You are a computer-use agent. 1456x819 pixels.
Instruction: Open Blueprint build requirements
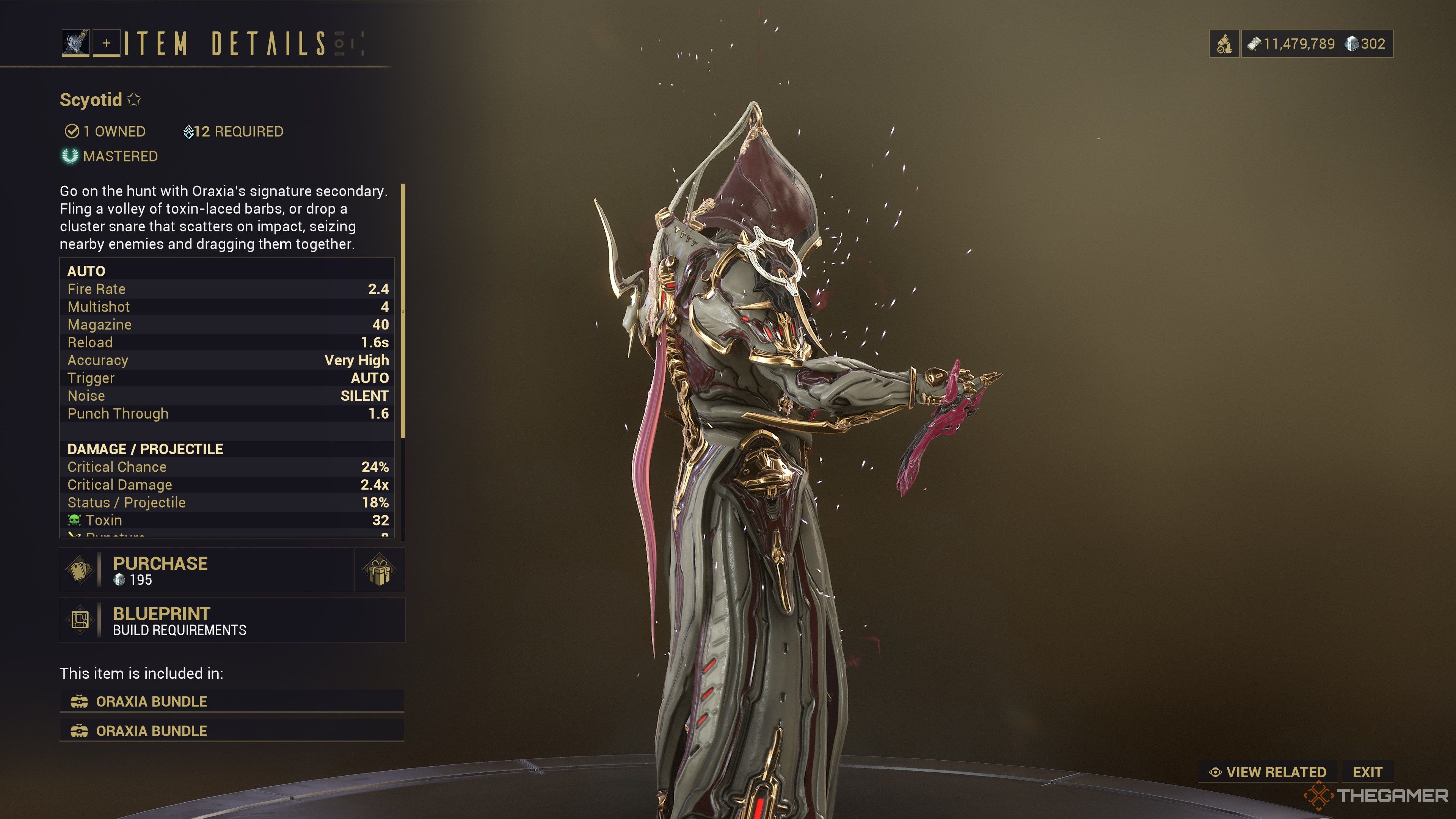point(232,620)
